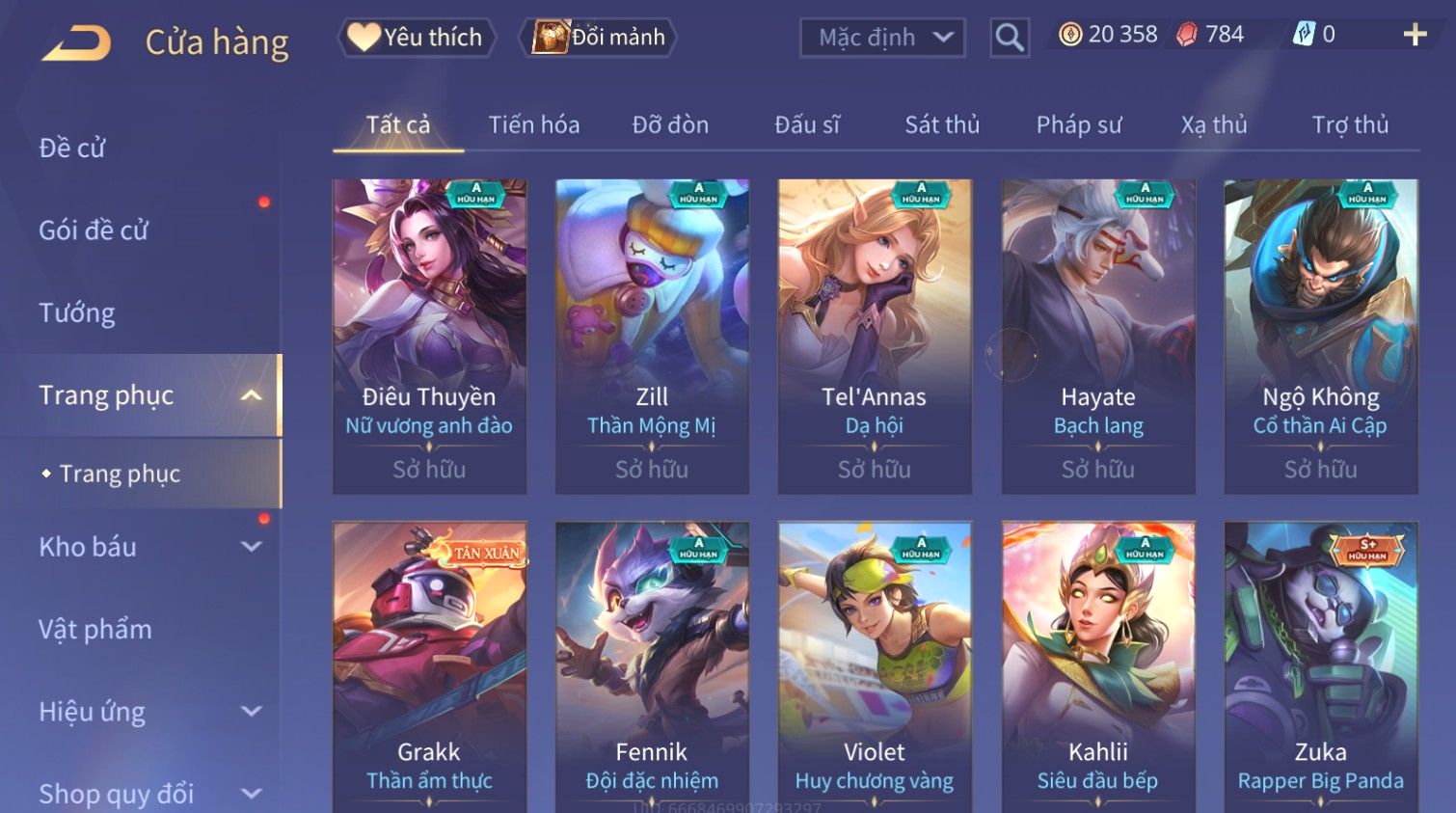This screenshot has width=1456, height=813.
Task: Show the Pháp sư skins tab
Action: coord(1078,125)
